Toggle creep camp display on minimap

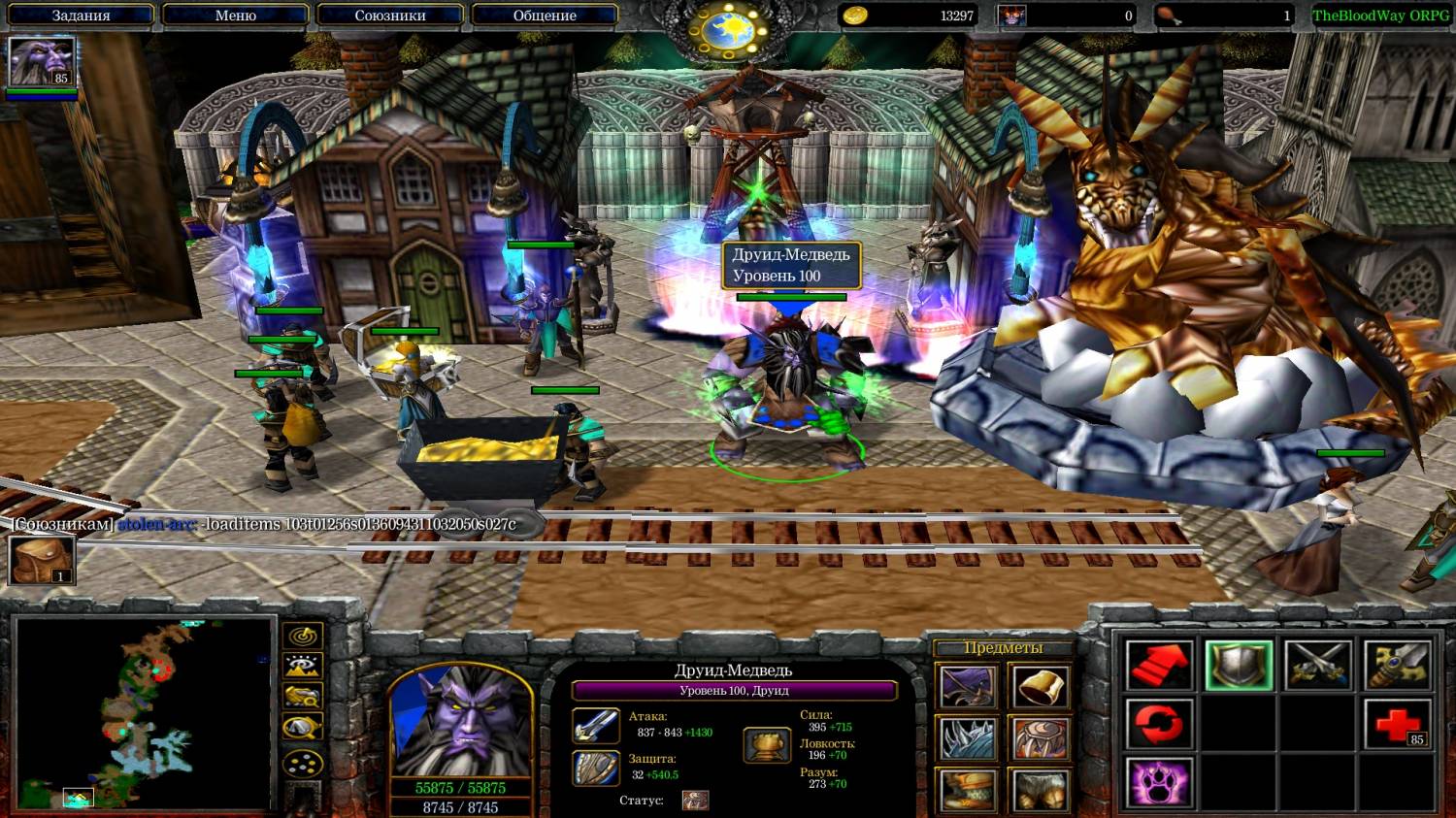click(303, 729)
